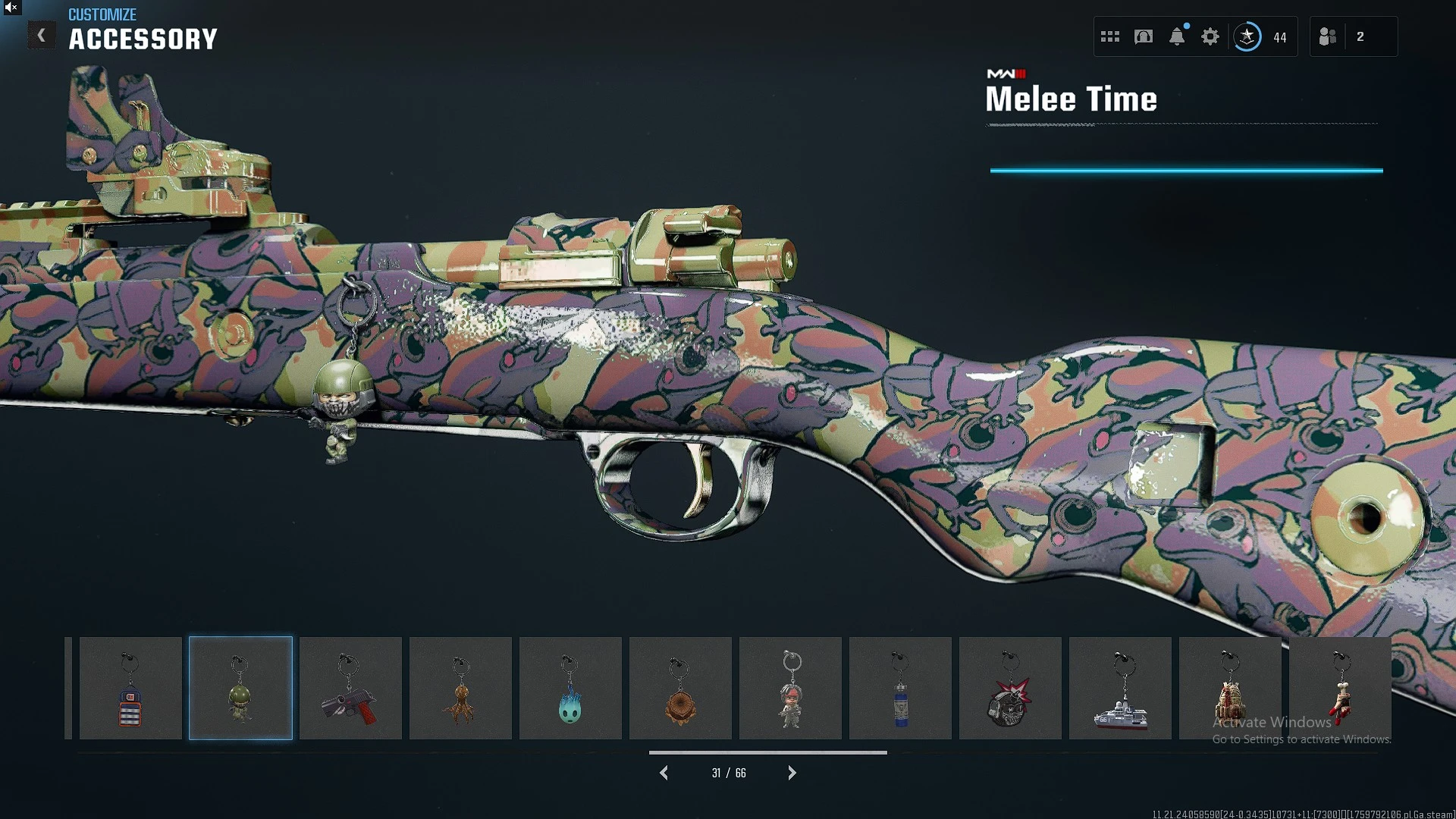Viewport: 1456px width, 819px height.
Task: Choose the red-grip pistol charm
Action: pyautogui.click(x=350, y=689)
